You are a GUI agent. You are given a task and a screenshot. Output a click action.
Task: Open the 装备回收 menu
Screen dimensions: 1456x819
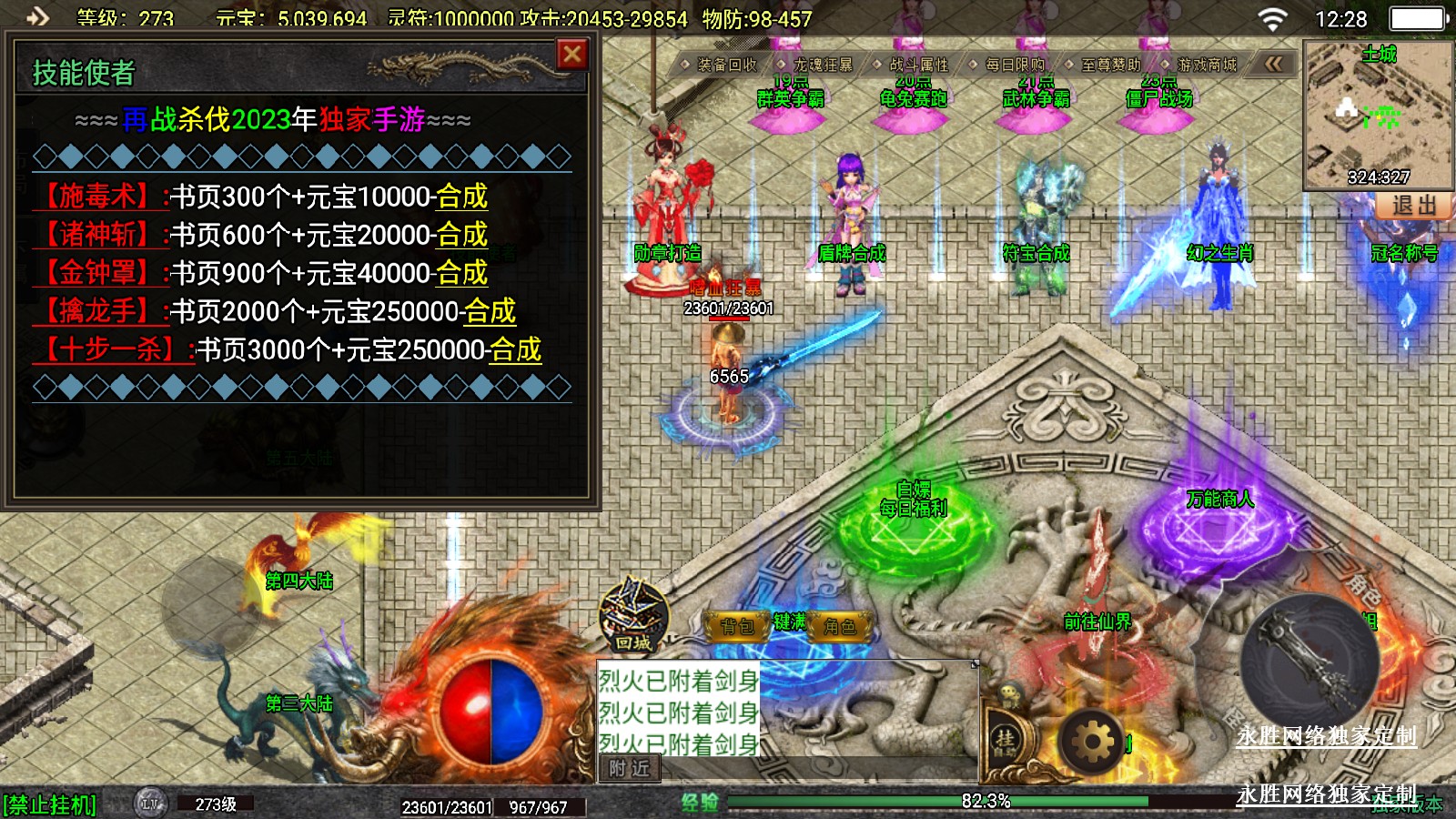(x=726, y=65)
